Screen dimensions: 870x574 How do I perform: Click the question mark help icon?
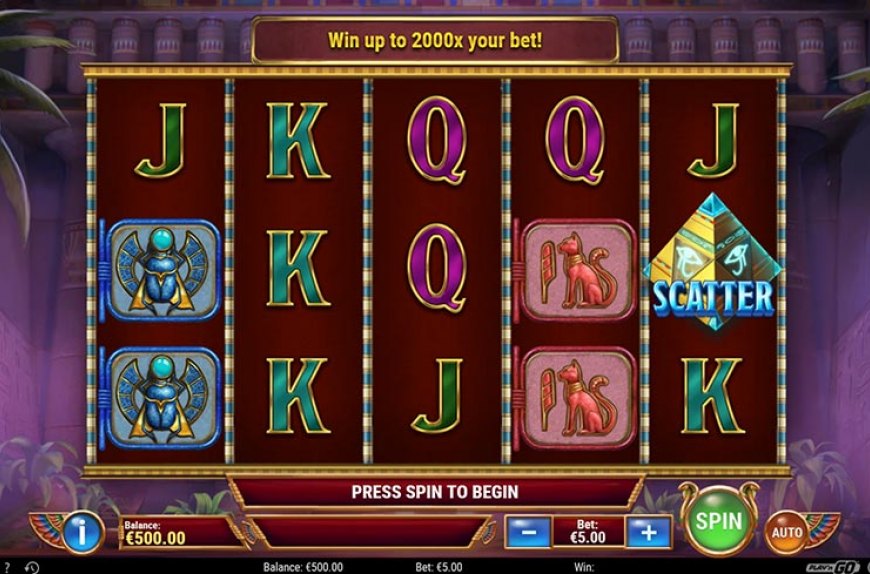point(5,567)
